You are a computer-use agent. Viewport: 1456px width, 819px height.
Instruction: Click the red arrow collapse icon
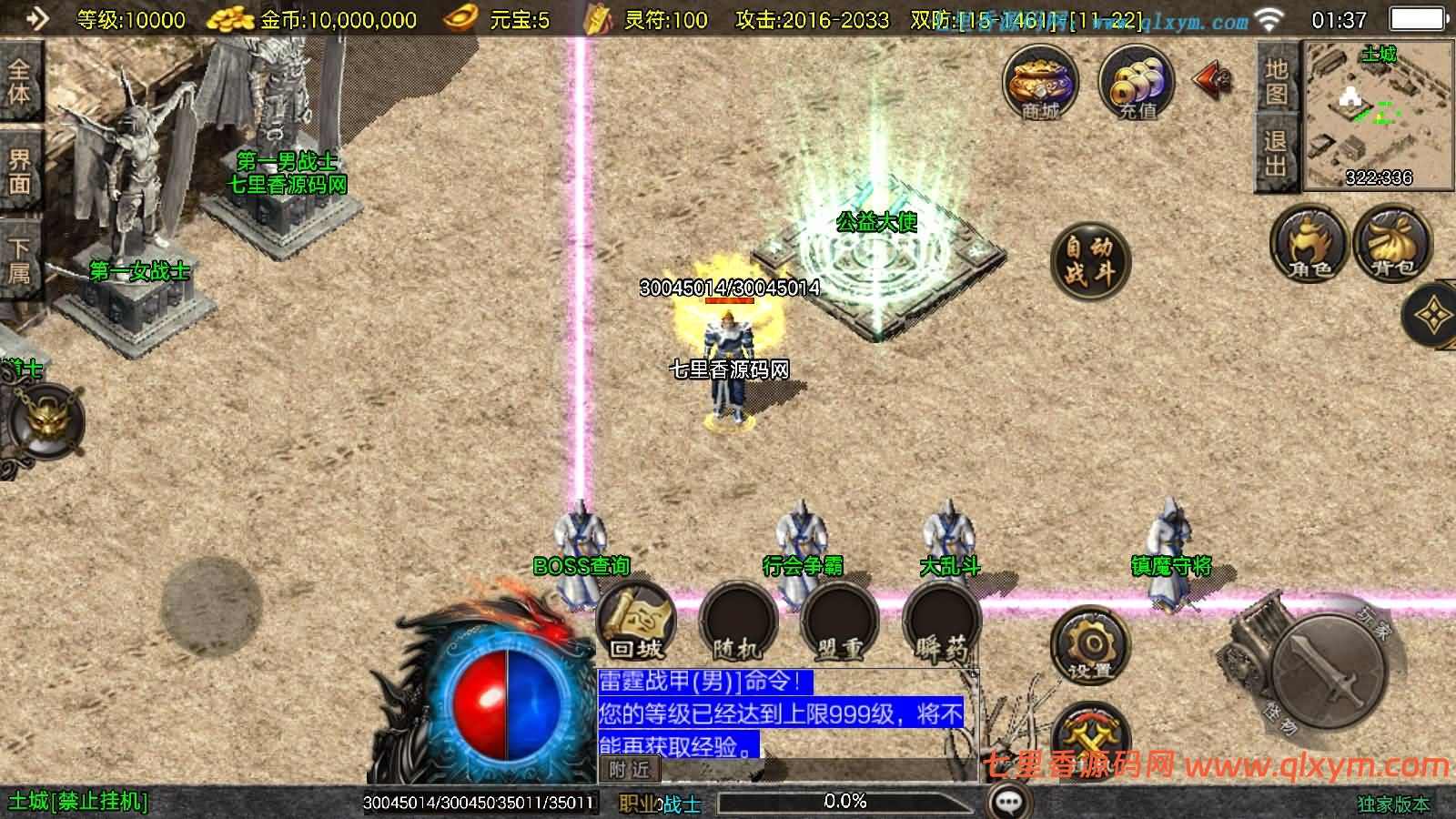click(1213, 80)
